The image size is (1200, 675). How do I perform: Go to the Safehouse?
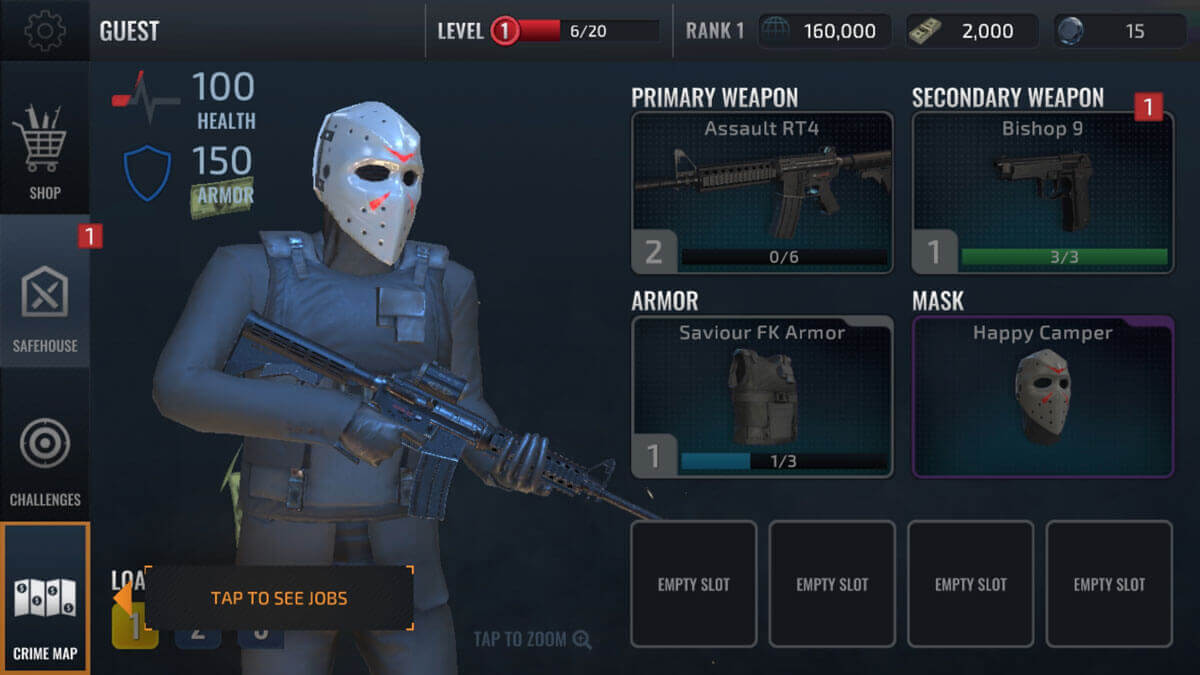(44, 305)
